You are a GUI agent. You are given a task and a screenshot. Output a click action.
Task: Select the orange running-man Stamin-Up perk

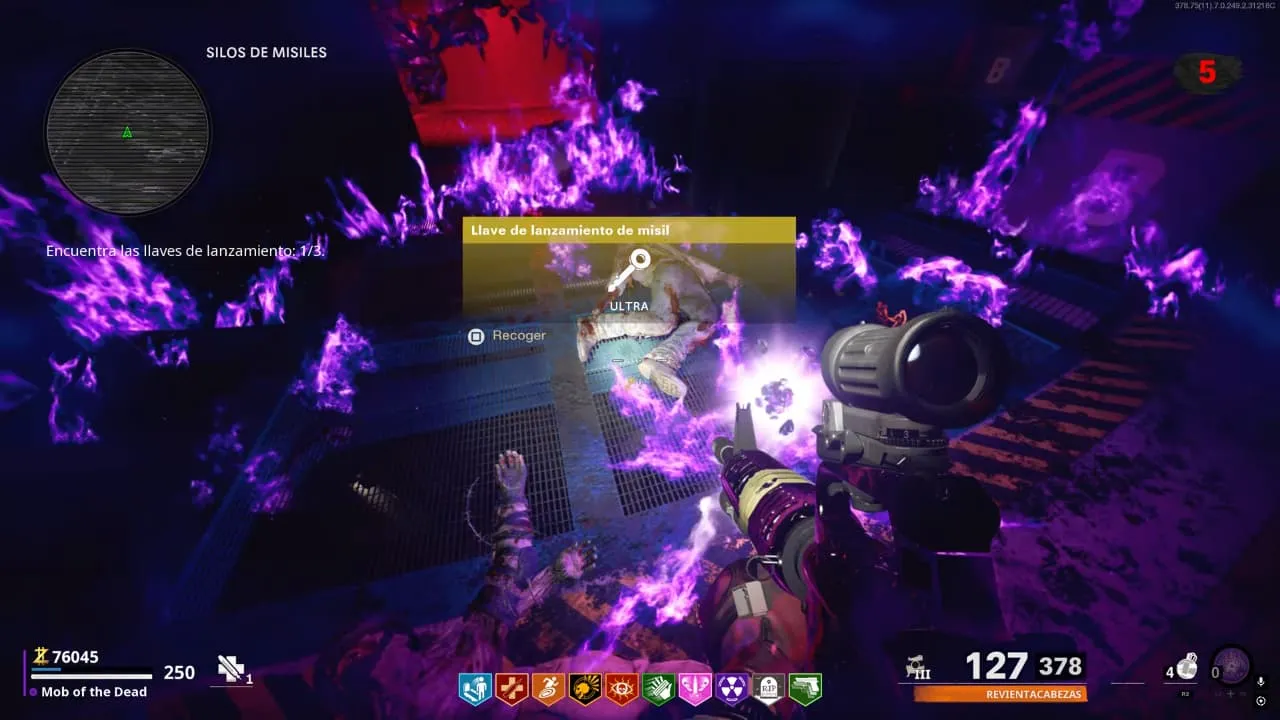tap(548, 688)
